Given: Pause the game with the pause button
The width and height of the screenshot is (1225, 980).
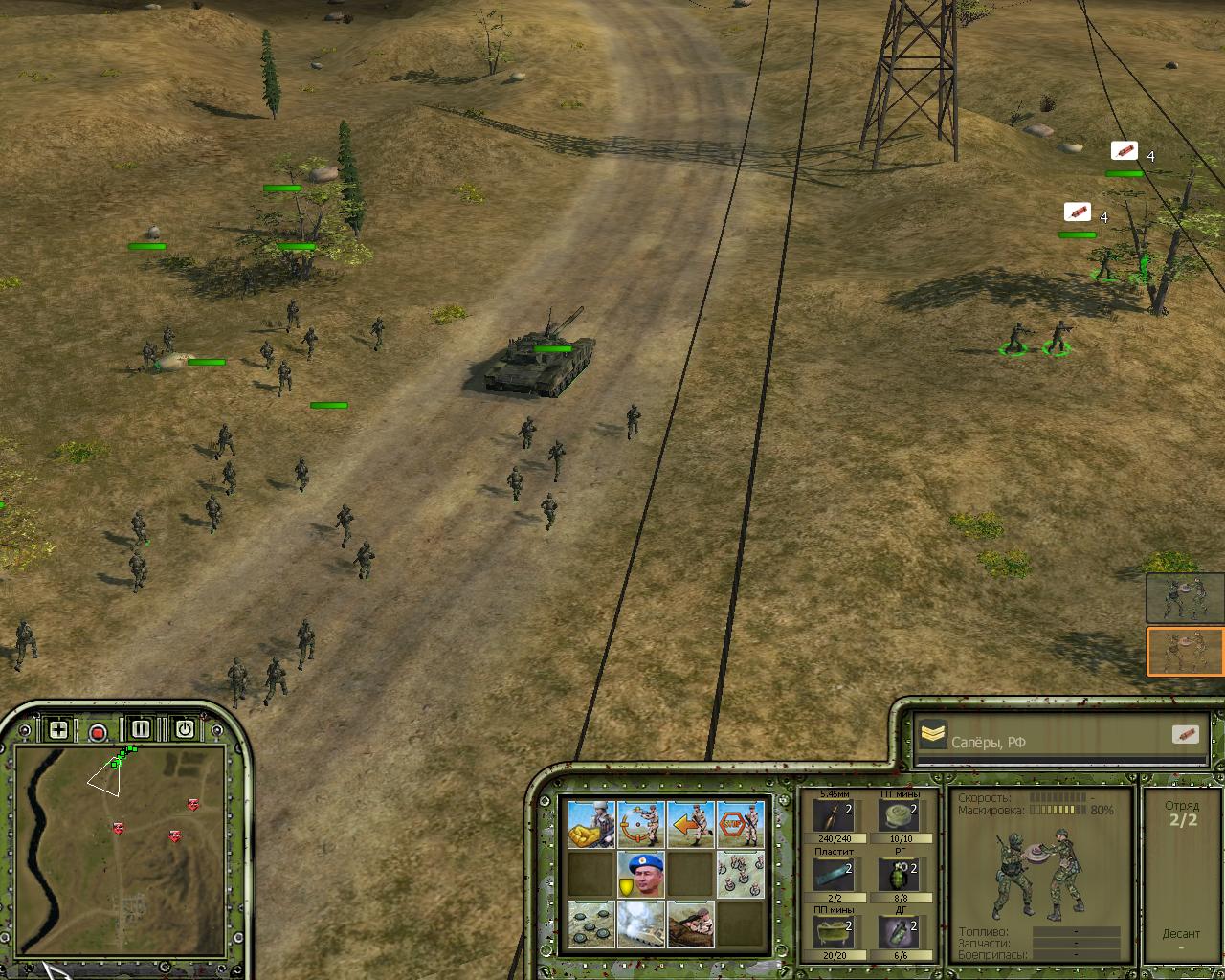Looking at the screenshot, I should point(141,729).
